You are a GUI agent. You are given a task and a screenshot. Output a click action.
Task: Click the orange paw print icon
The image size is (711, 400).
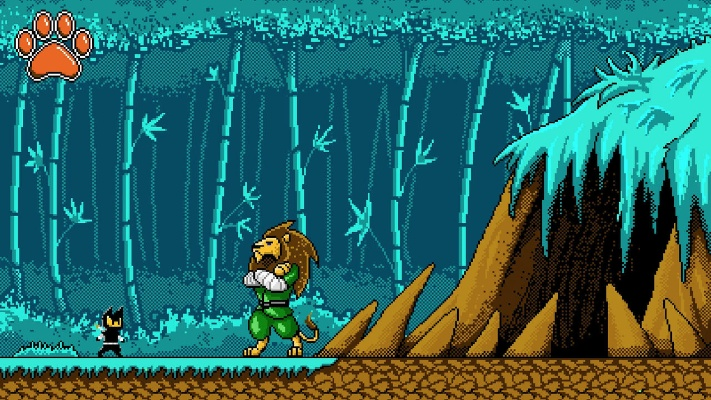point(54,47)
